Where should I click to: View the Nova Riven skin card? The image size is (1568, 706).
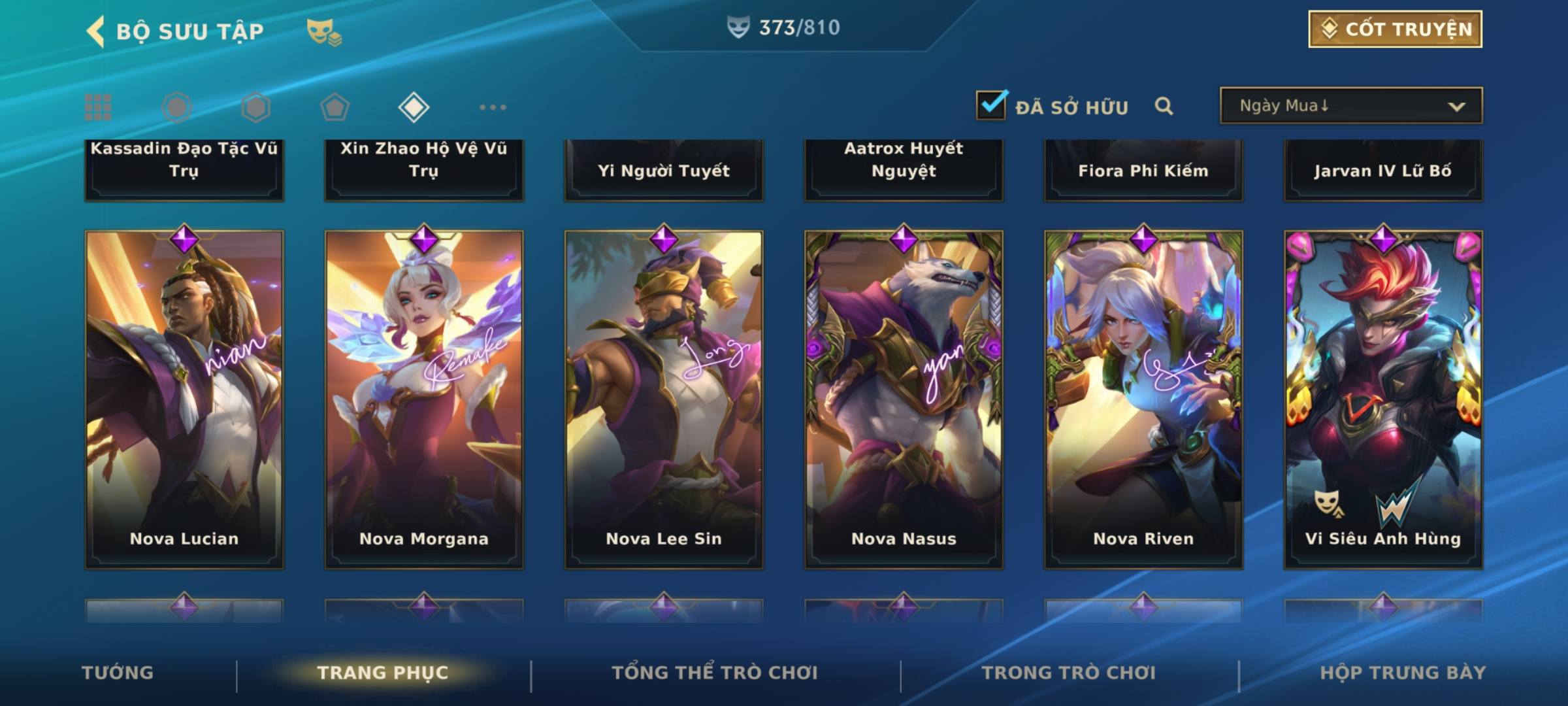coord(1143,399)
